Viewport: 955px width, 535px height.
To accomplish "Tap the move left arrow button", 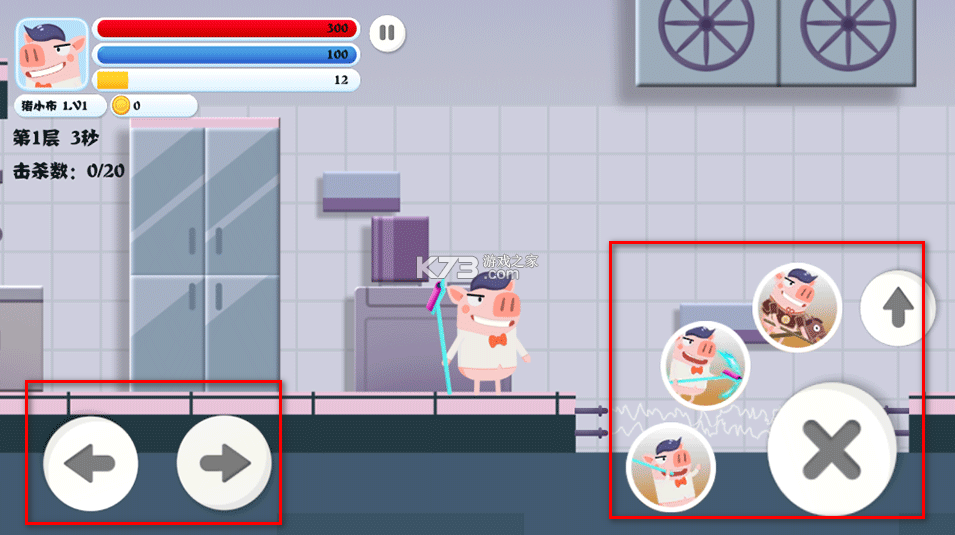I will pyautogui.click(x=90, y=463).
